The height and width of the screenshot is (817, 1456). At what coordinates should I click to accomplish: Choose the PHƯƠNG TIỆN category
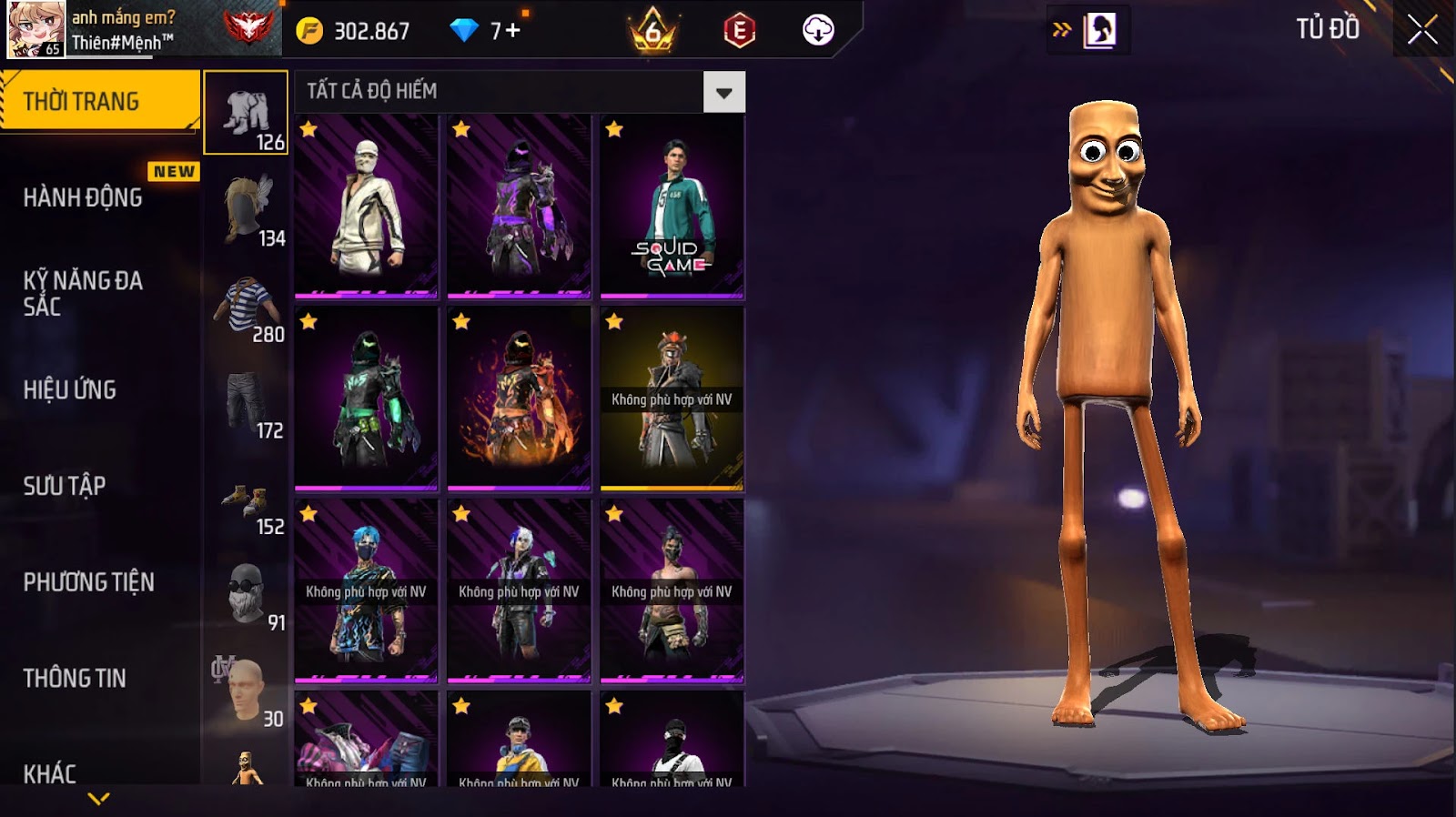click(x=88, y=582)
